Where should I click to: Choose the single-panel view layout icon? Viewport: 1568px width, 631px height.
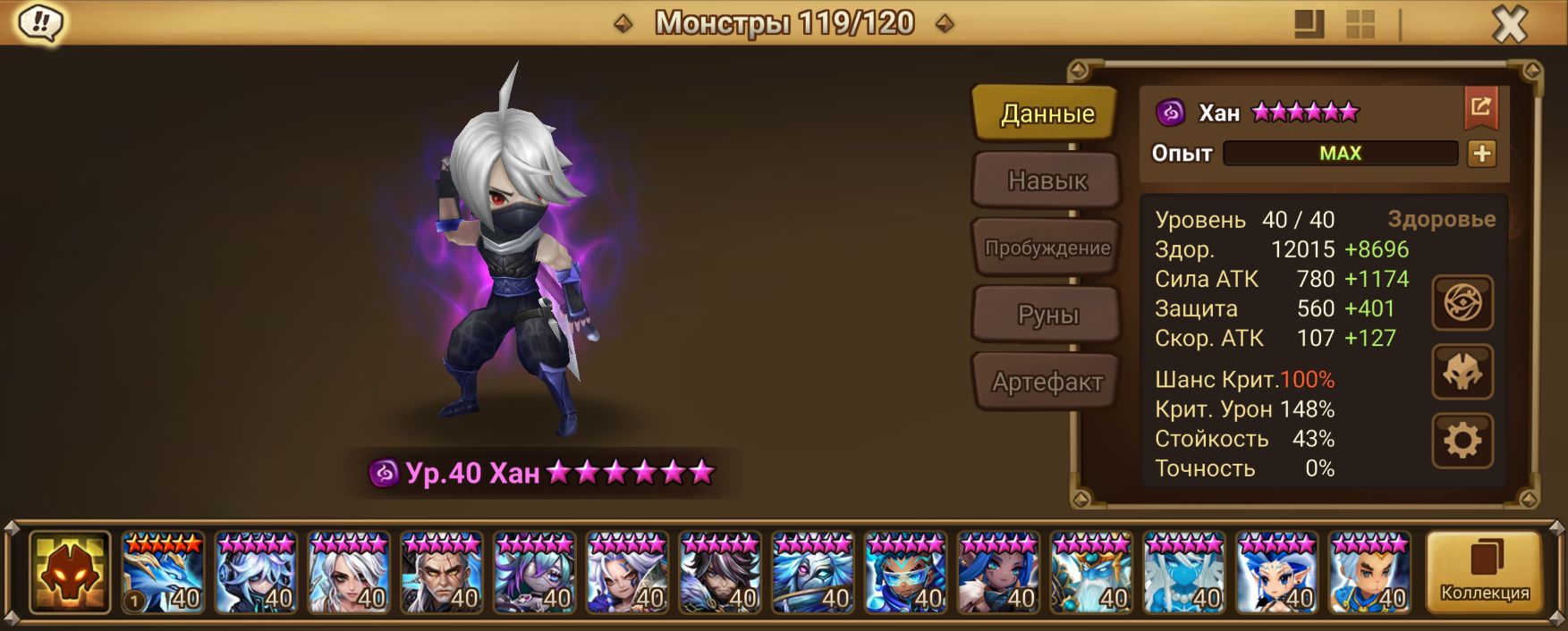click(1309, 24)
